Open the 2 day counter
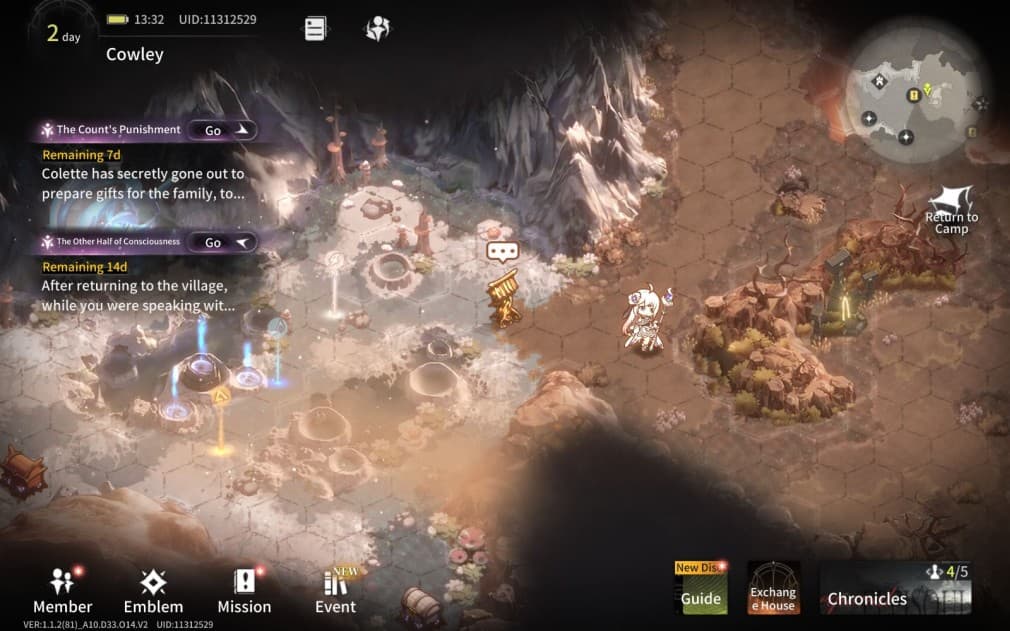The width and height of the screenshot is (1010, 631). point(63,34)
